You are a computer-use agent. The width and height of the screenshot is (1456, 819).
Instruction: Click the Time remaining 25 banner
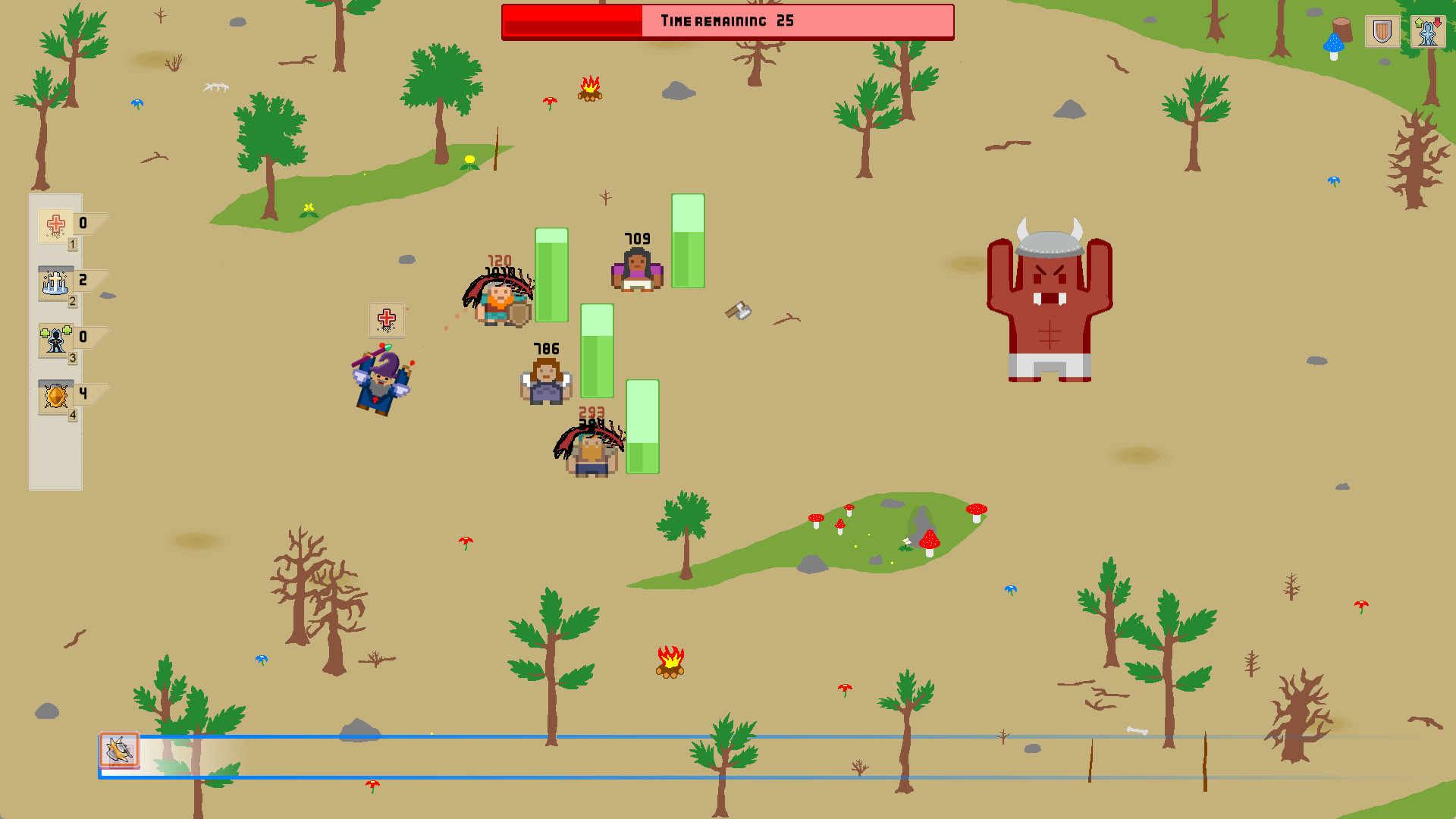point(726,22)
